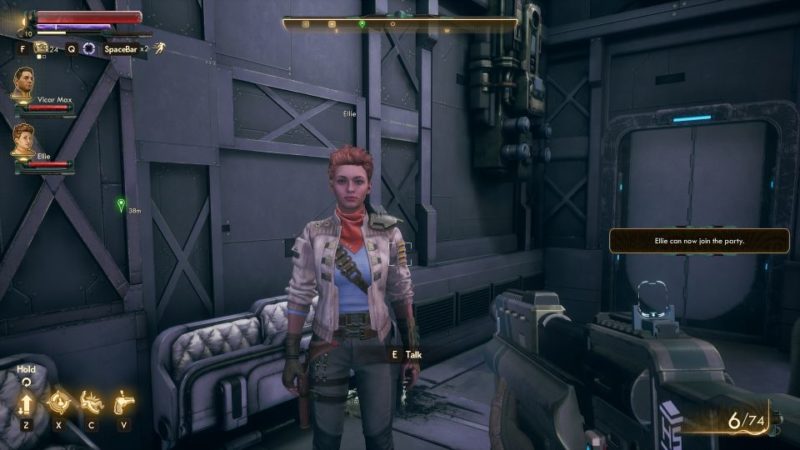Use the medical inhaler icon
The height and width of the screenshot is (450, 800).
coord(41,47)
